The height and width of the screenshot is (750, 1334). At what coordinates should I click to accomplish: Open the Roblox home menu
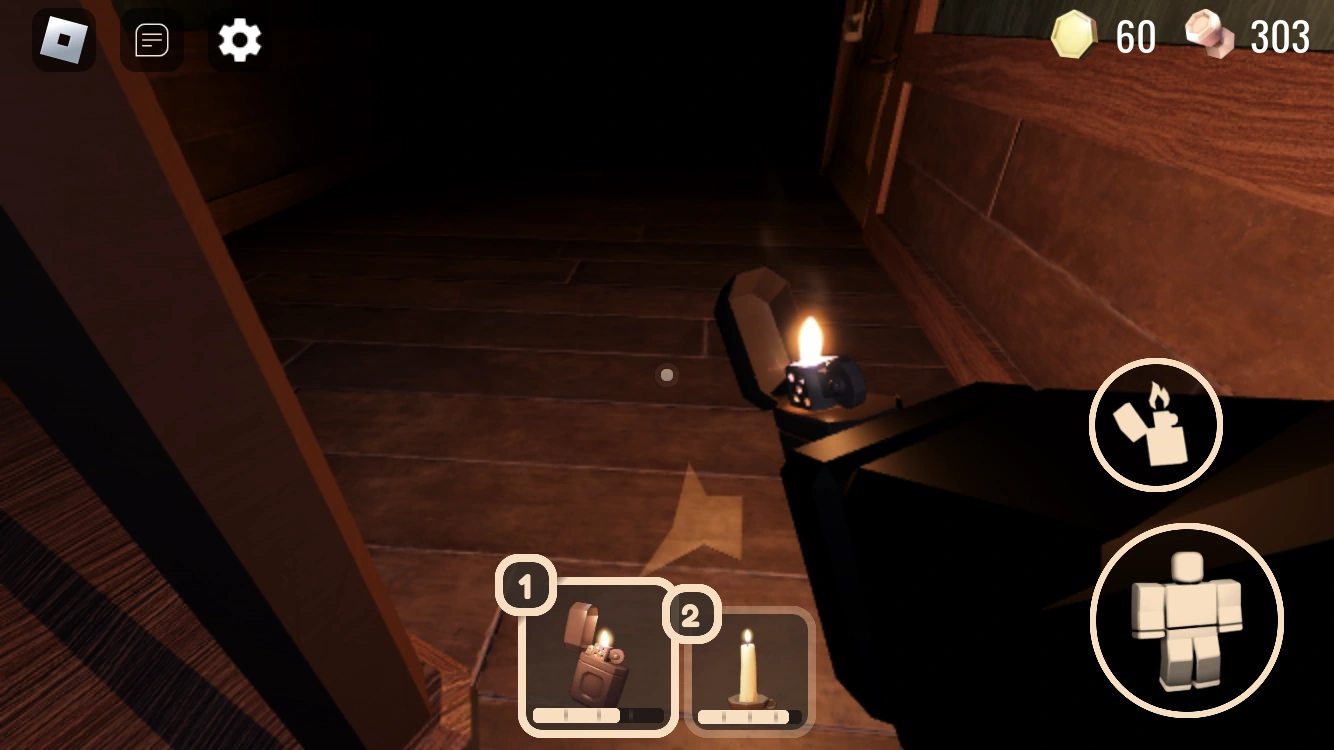64,39
